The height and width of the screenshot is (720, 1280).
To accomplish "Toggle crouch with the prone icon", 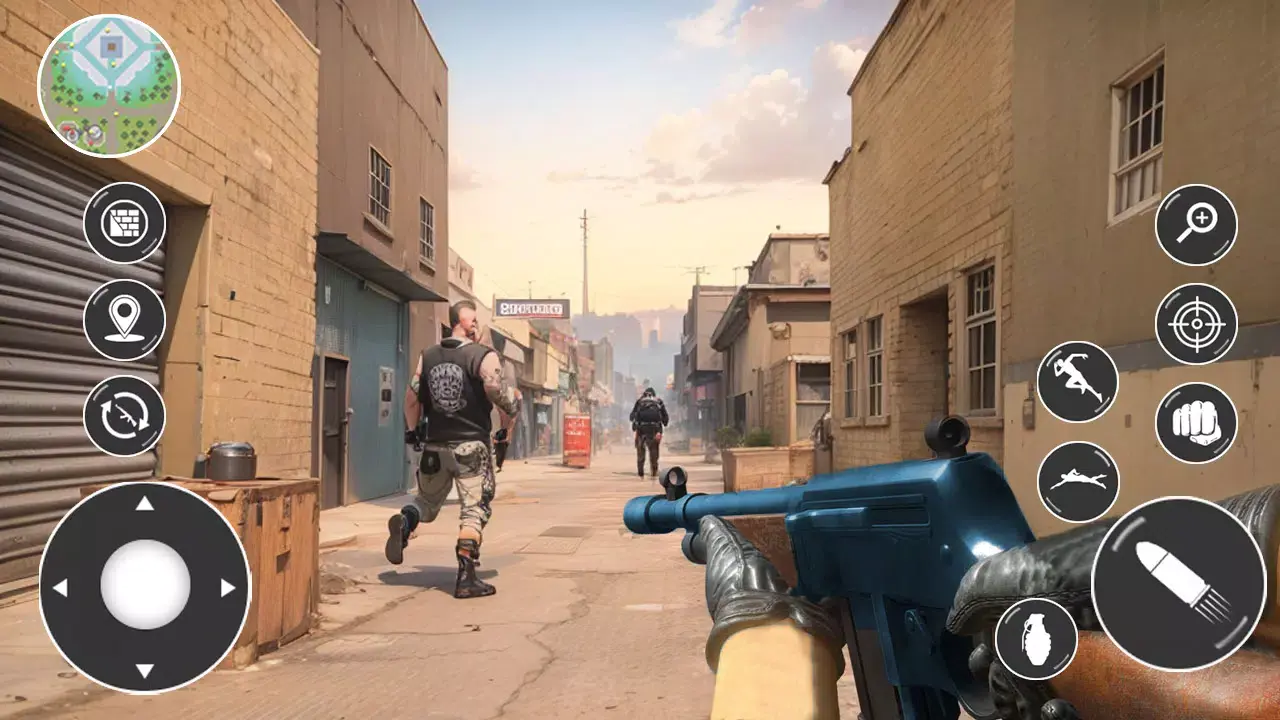I will 1078,480.
